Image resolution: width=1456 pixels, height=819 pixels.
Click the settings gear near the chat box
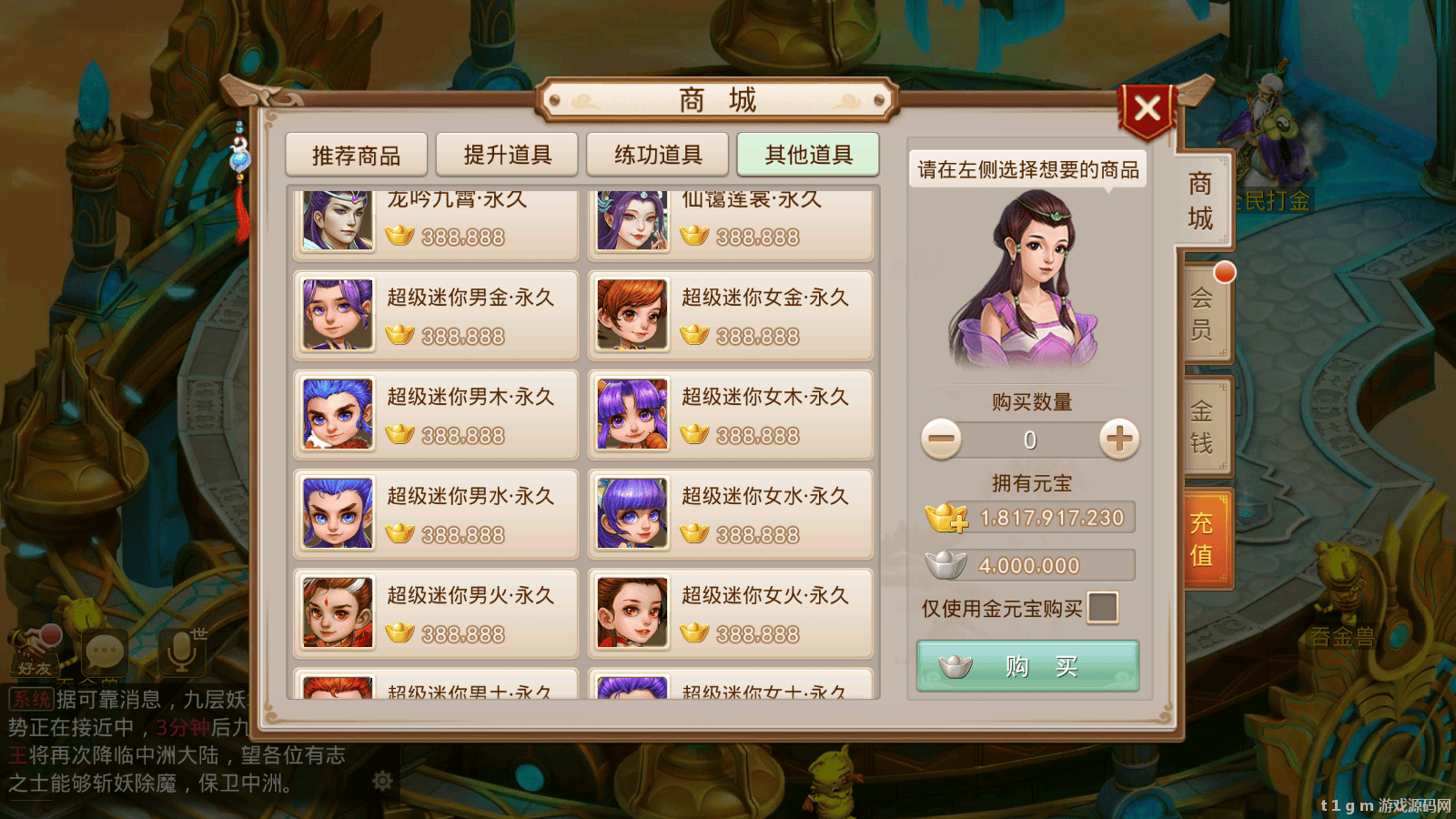[383, 780]
